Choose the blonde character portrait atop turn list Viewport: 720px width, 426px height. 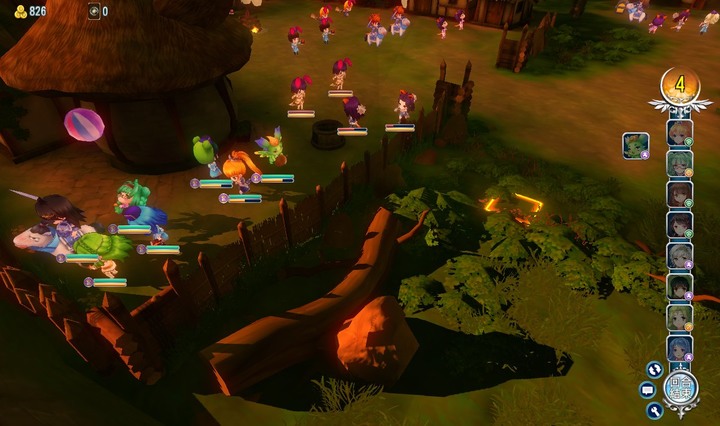pos(680,132)
